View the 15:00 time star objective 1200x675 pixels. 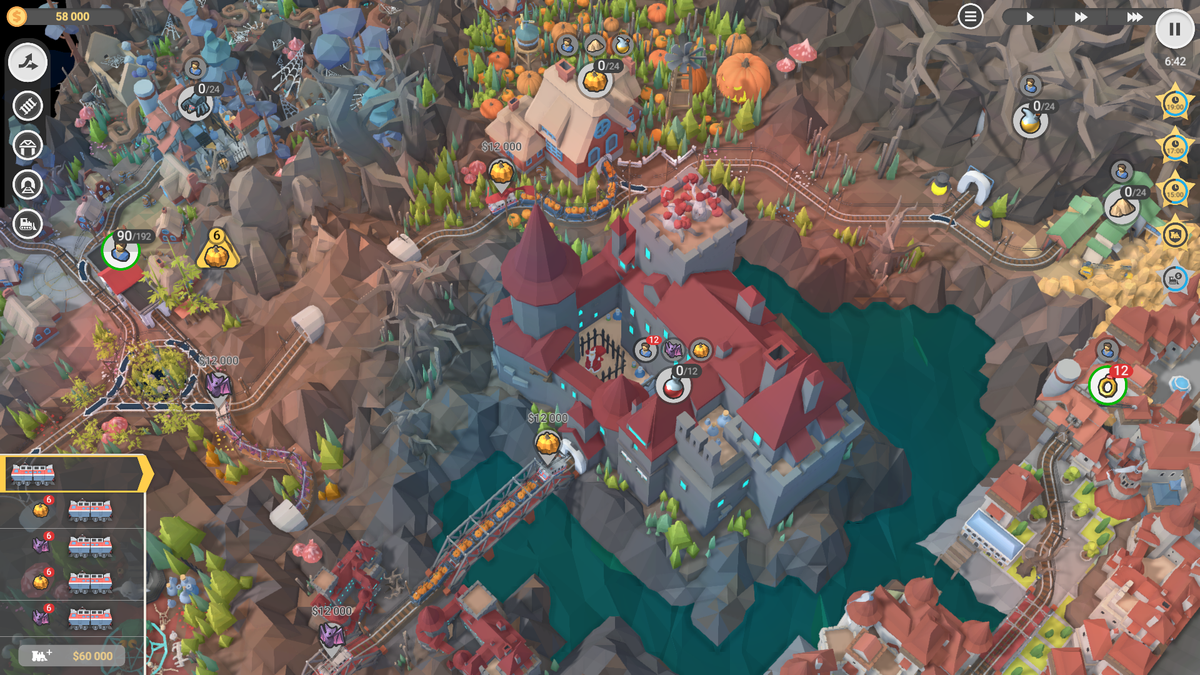click(1174, 190)
